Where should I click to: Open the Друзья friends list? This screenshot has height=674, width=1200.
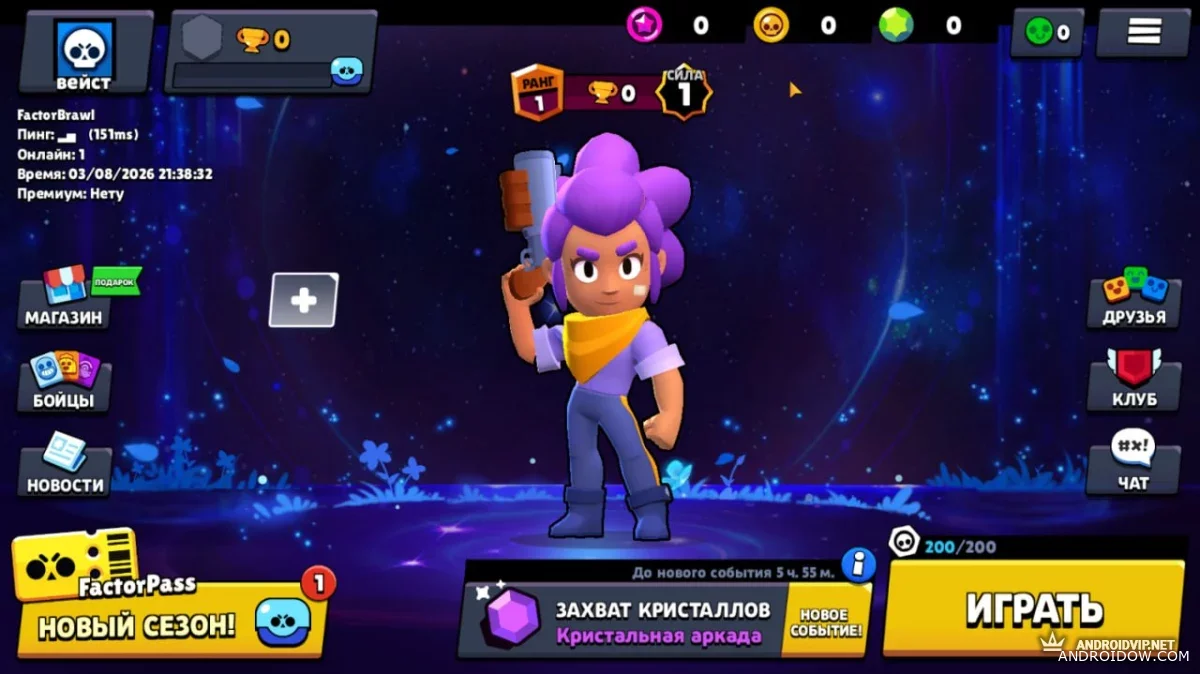tap(1134, 298)
